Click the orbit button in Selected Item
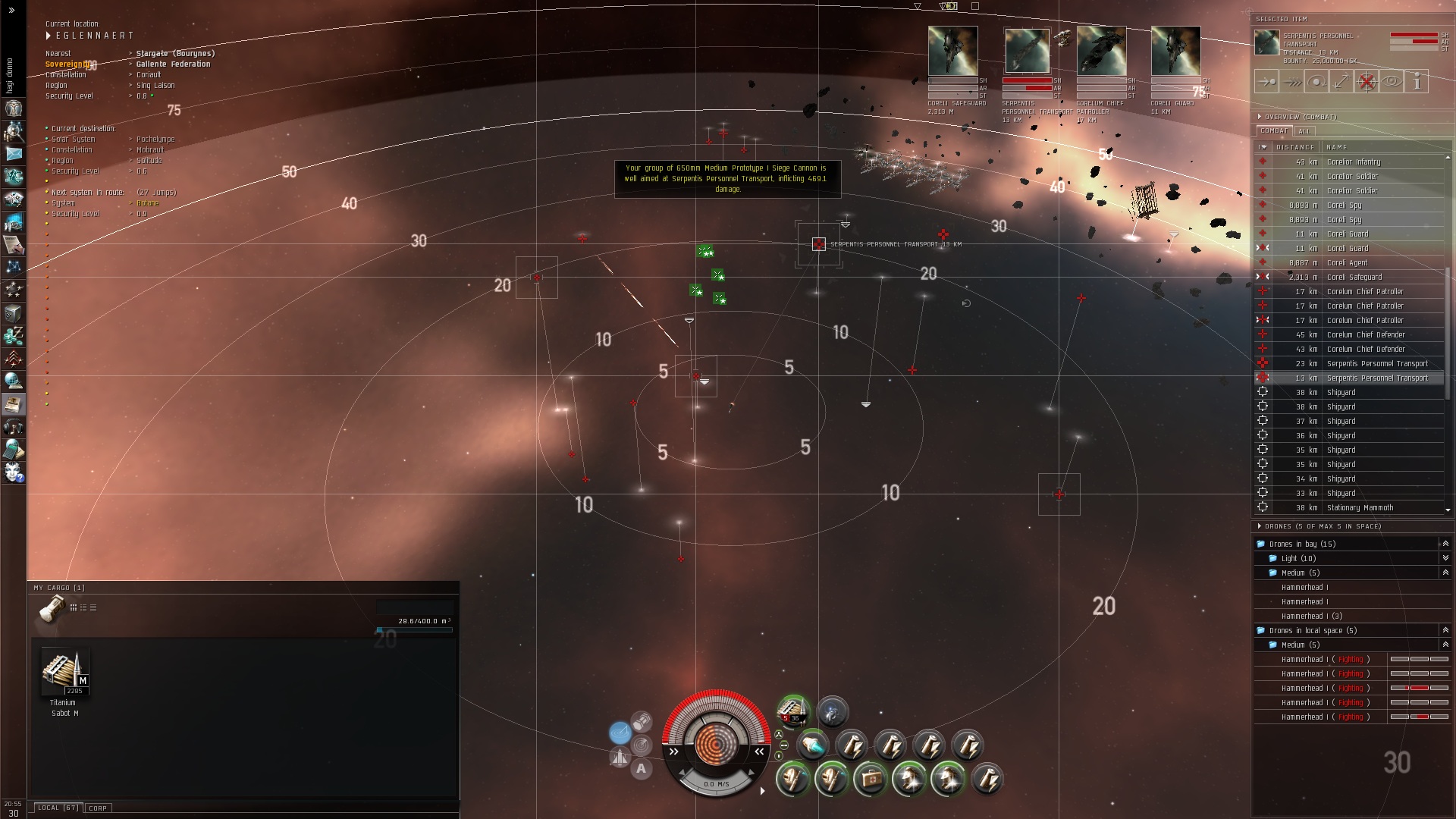The width and height of the screenshot is (1456, 819). point(1316,82)
